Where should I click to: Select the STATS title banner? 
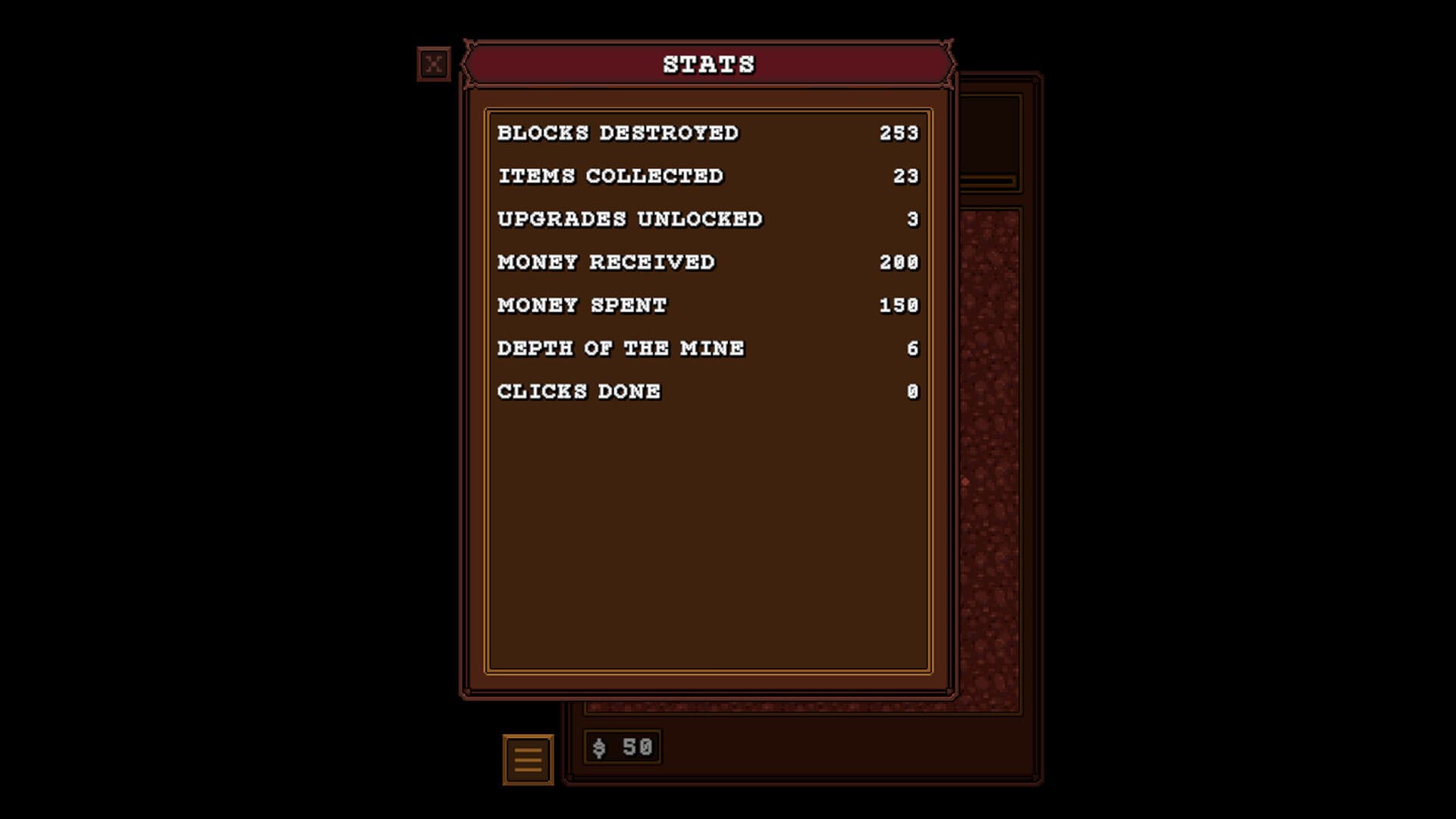point(708,64)
